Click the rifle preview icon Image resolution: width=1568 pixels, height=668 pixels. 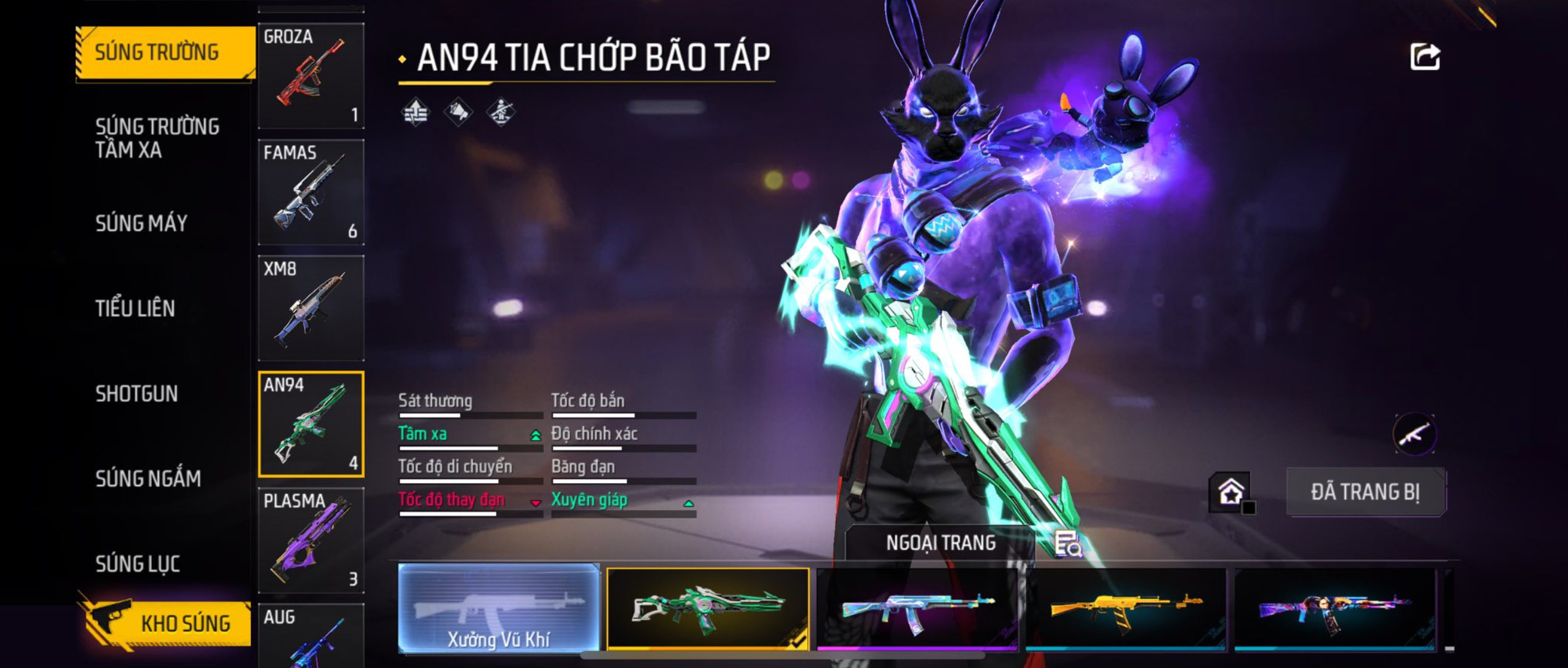1414,434
